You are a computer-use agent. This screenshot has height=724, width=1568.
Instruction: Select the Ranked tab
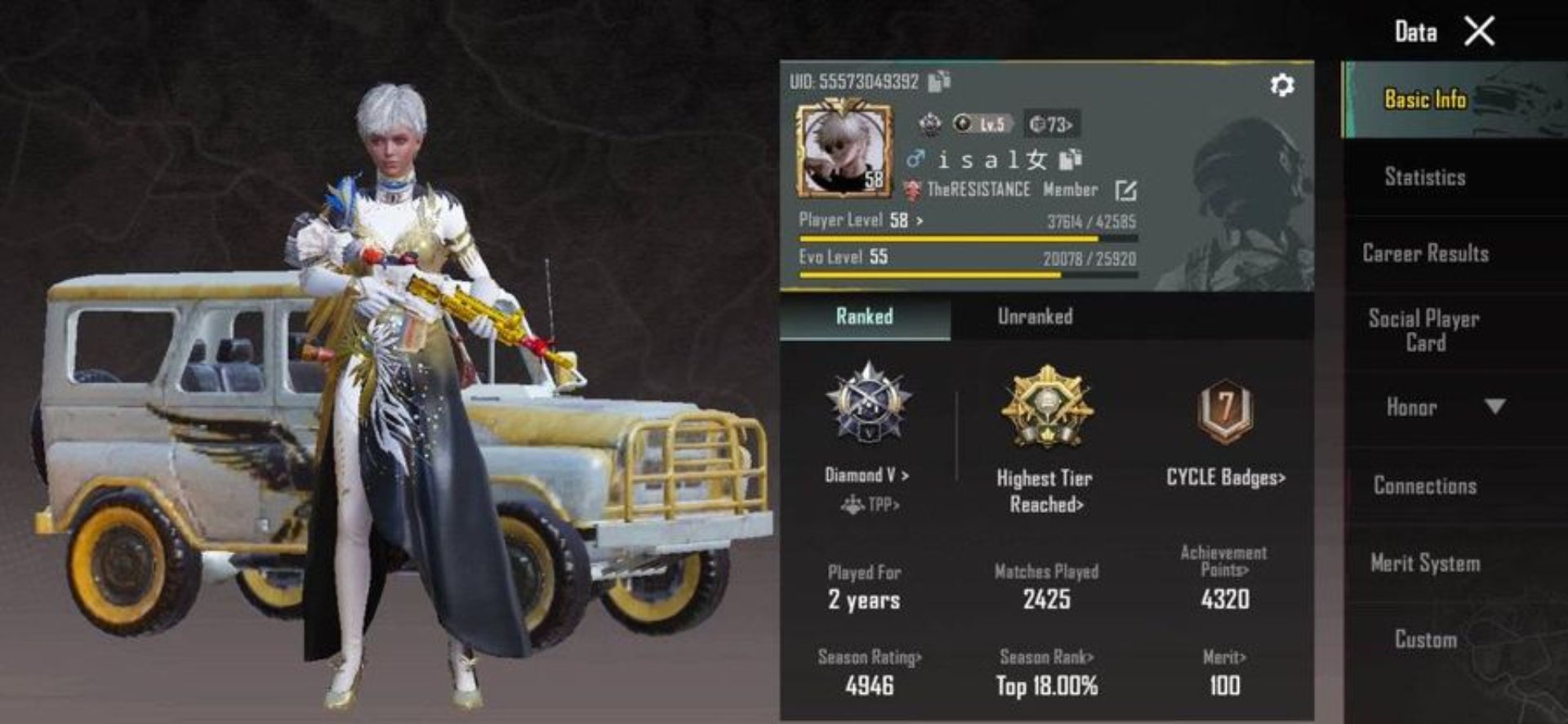click(864, 317)
